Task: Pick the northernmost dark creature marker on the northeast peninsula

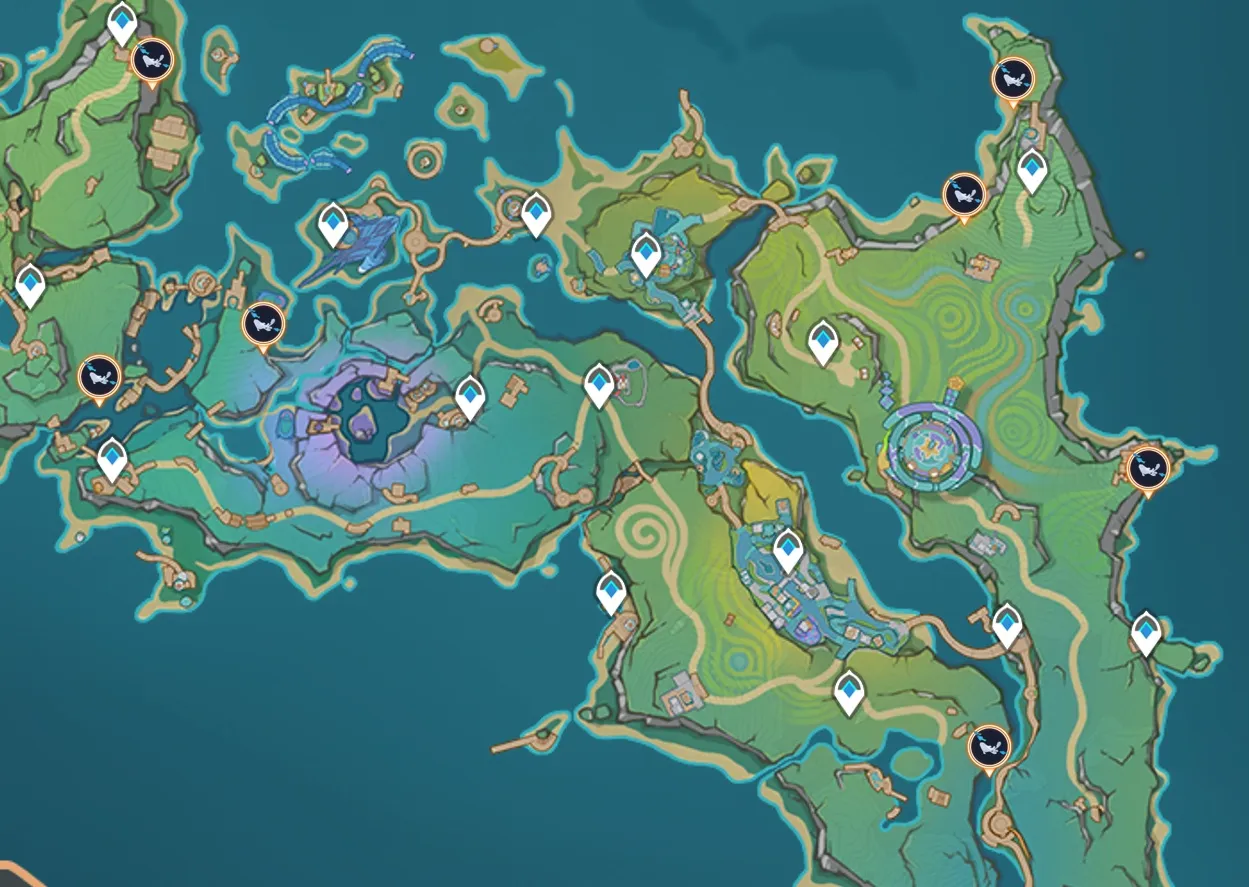Action: click(x=1012, y=78)
